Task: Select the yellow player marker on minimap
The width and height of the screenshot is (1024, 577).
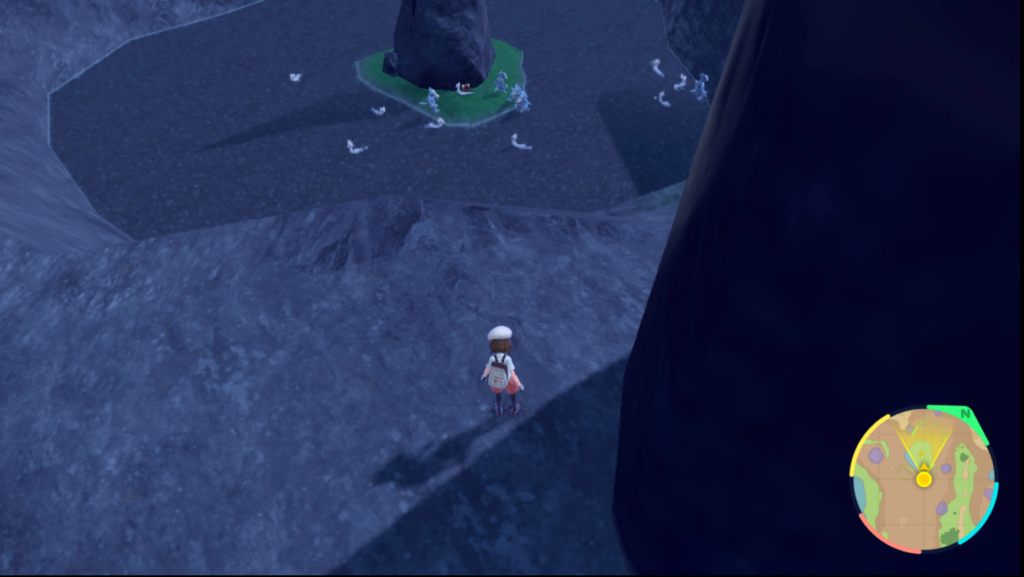Action: (924, 479)
